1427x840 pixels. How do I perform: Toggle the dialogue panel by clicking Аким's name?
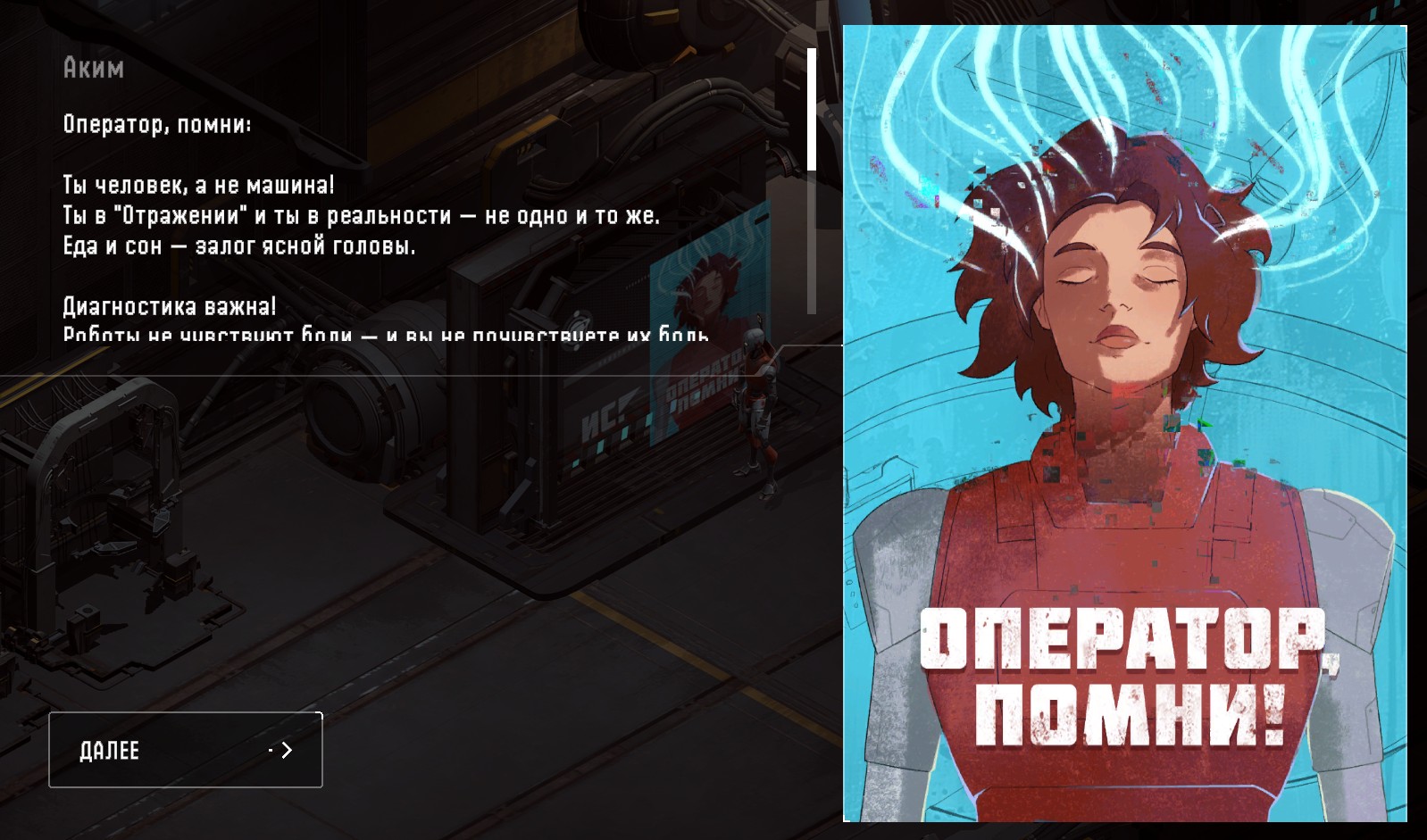[92, 68]
